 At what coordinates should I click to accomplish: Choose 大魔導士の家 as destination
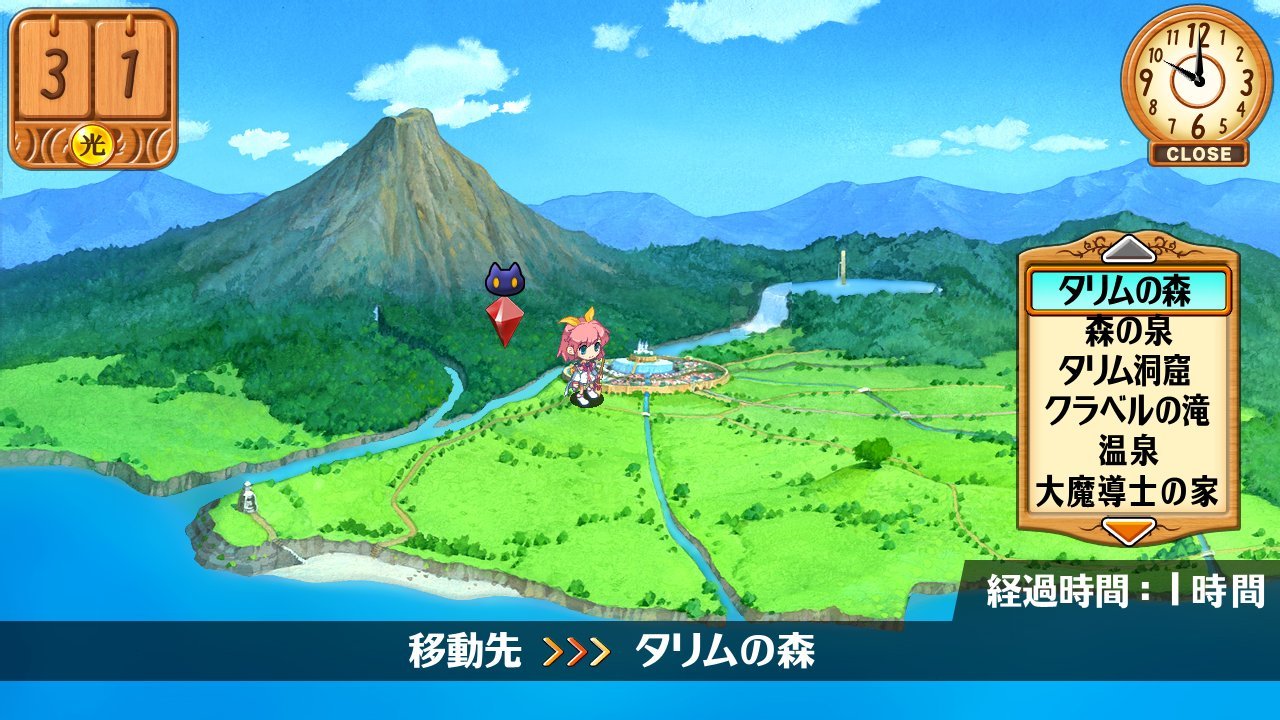[x=1127, y=492]
